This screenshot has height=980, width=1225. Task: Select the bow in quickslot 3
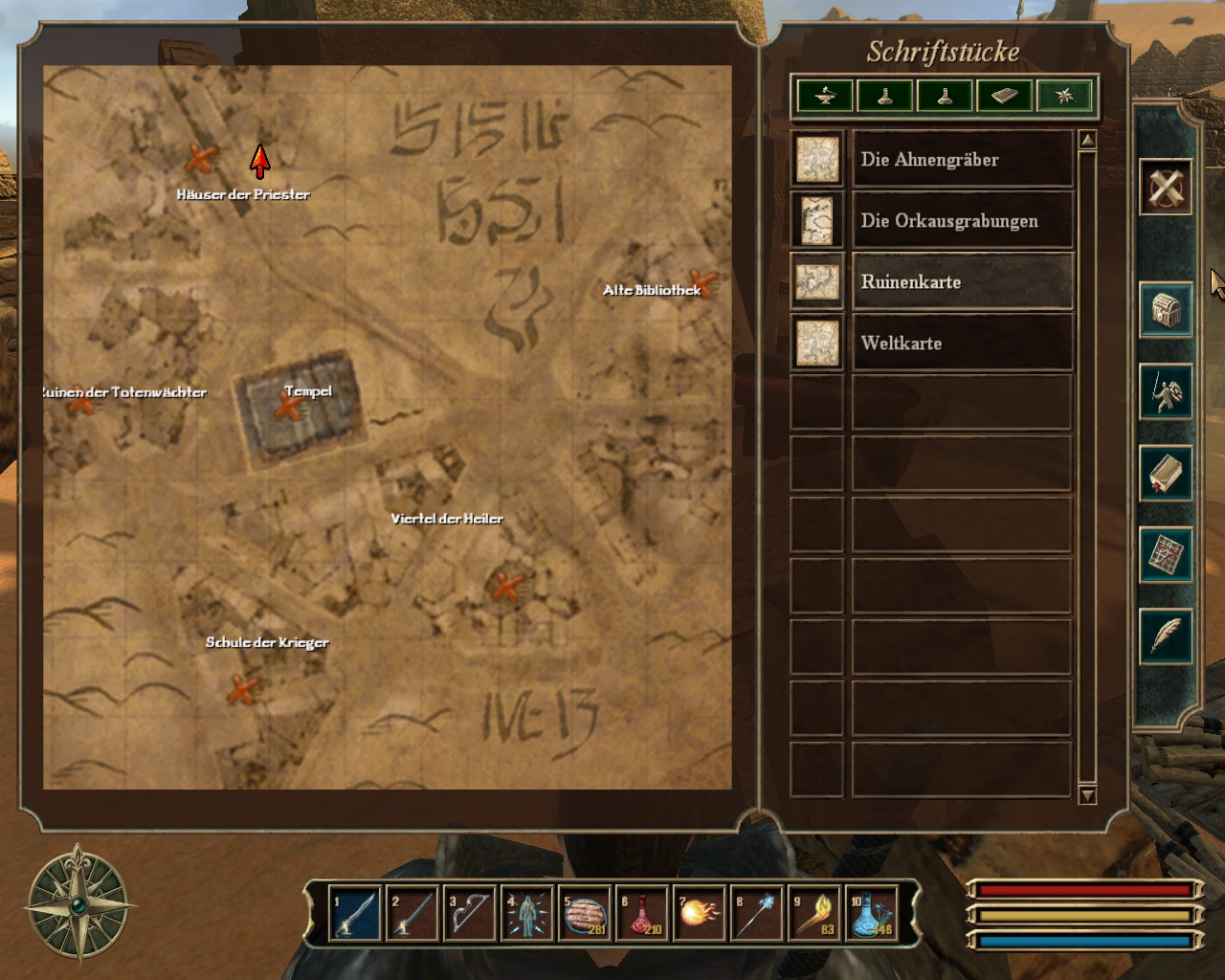click(x=469, y=913)
